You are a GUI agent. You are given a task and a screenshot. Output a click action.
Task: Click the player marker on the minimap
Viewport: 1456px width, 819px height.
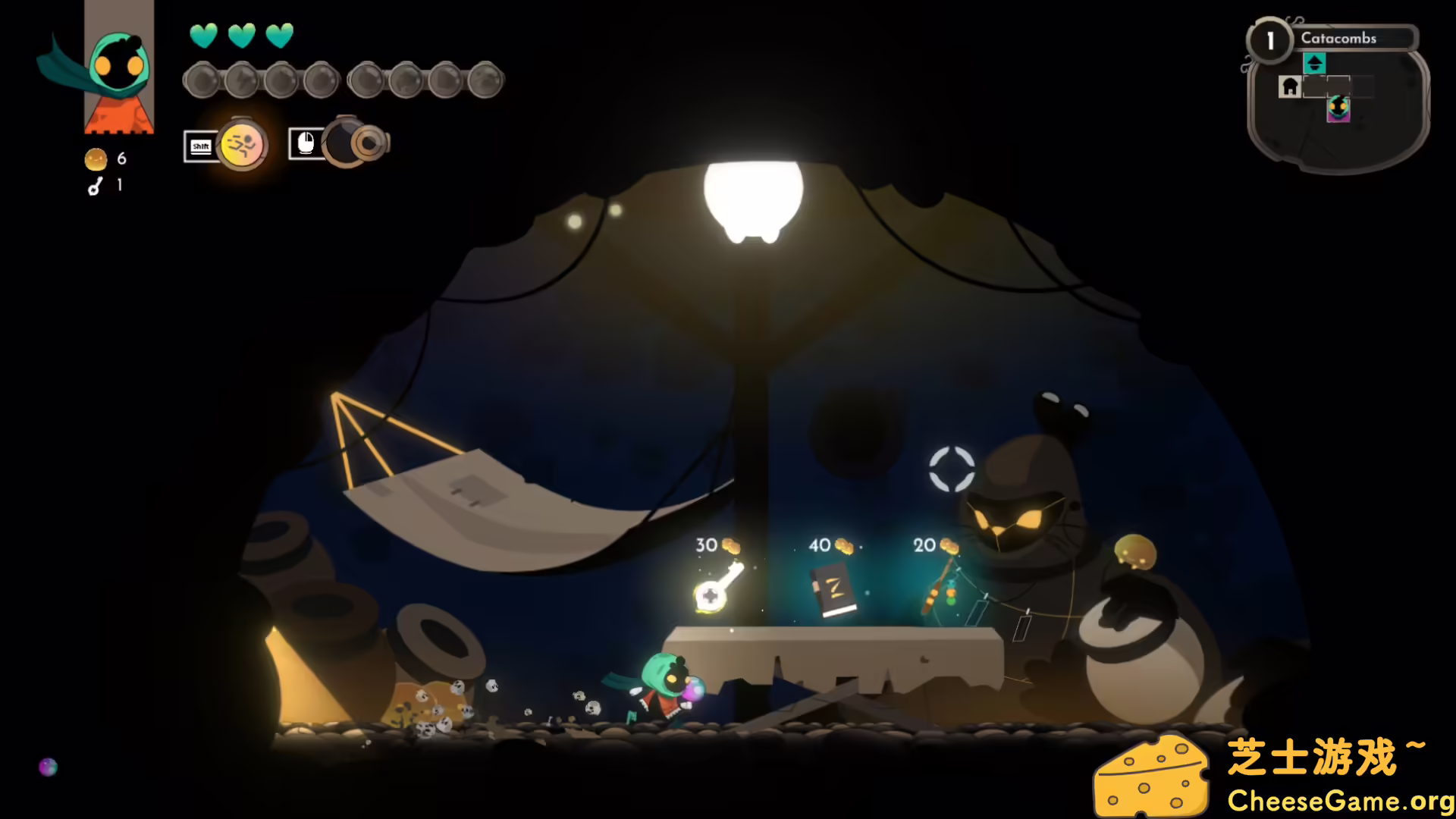1338,108
